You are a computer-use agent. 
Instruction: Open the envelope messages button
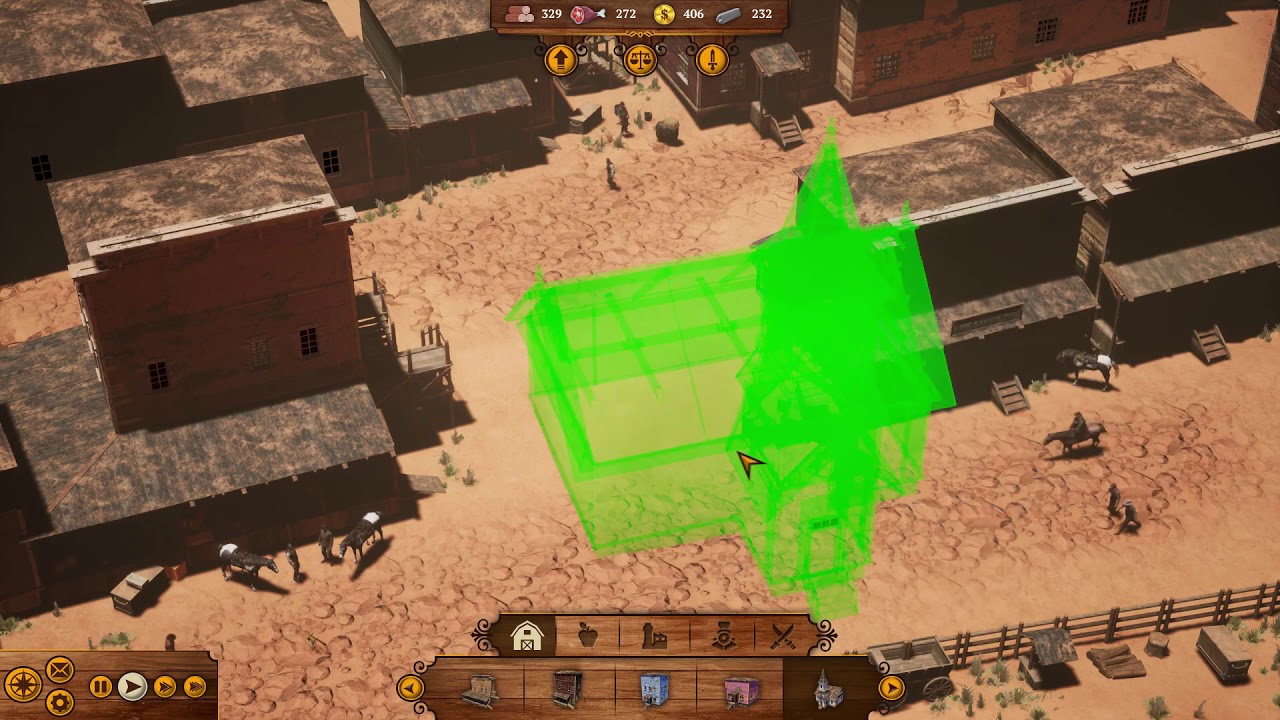tap(60, 669)
